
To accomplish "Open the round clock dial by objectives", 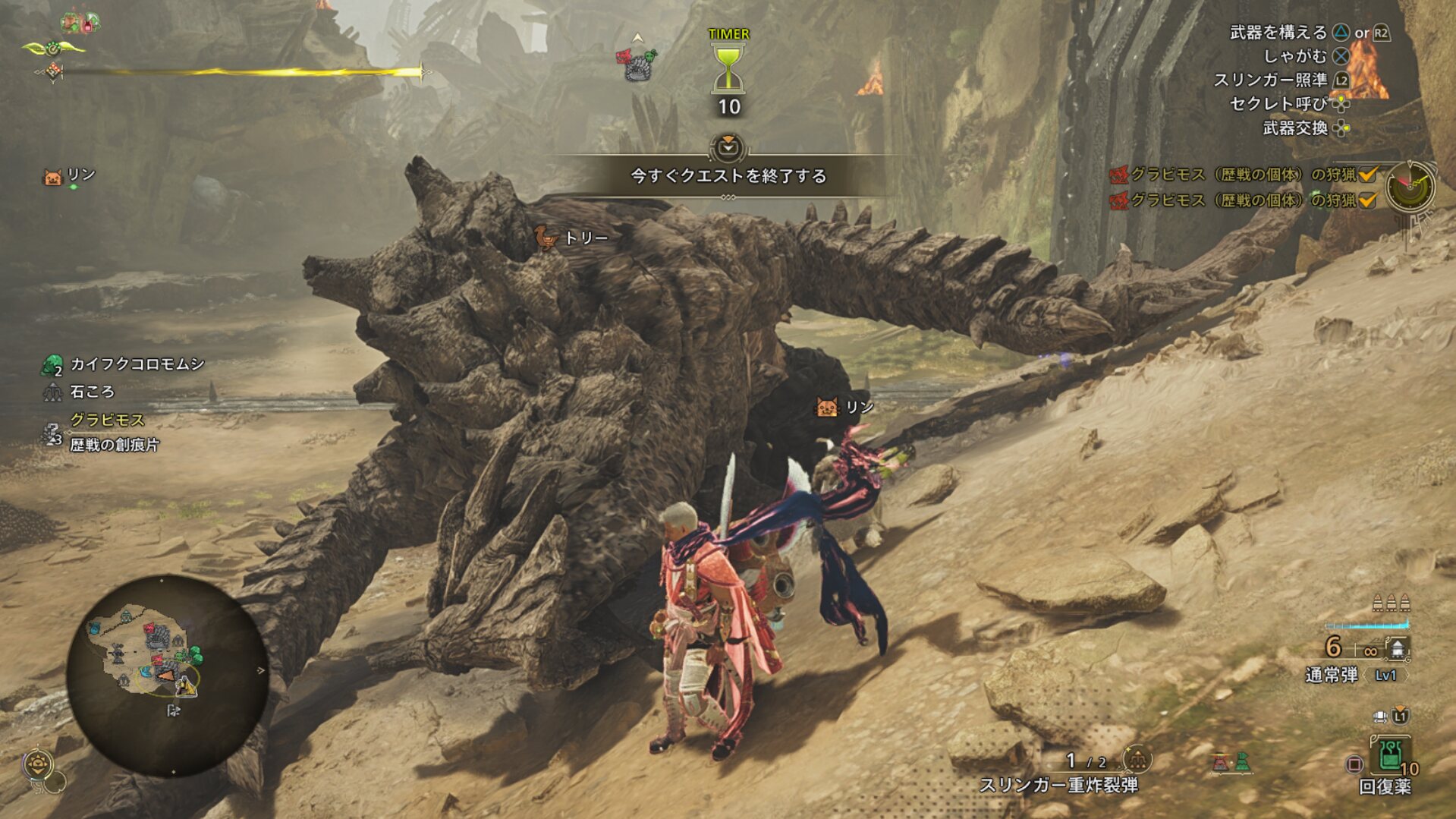I will (x=1410, y=186).
